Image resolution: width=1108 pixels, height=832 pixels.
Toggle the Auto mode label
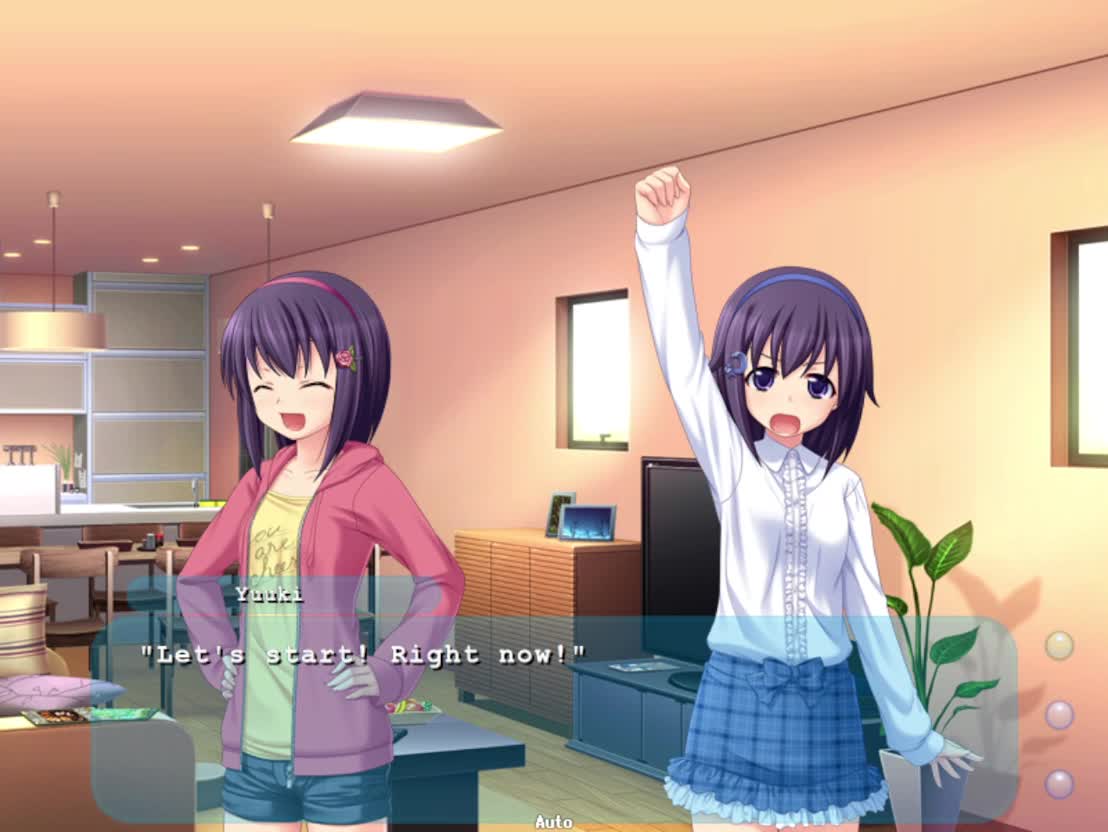(x=553, y=822)
